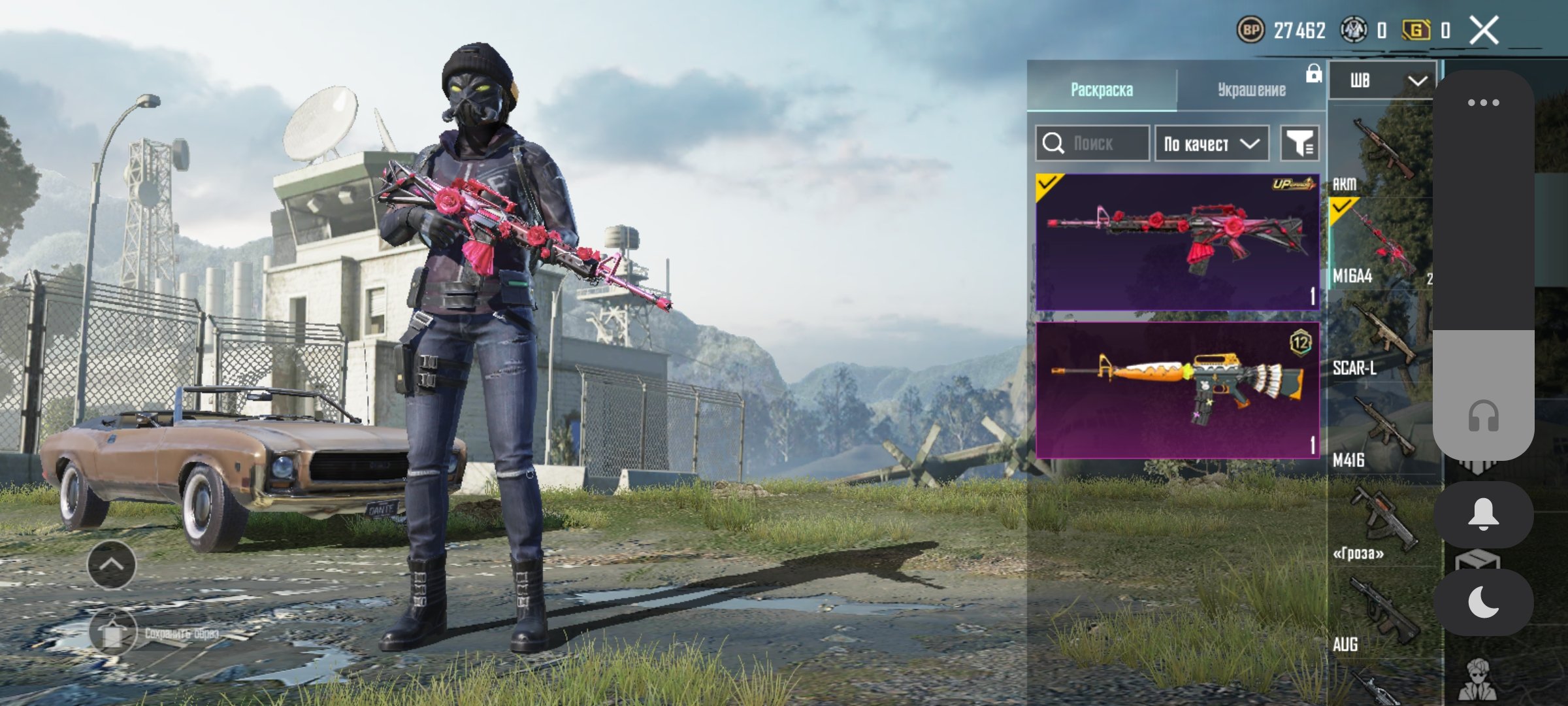Select M16A4 in the weapon list
This screenshot has height=706, width=1568.
tap(1380, 245)
